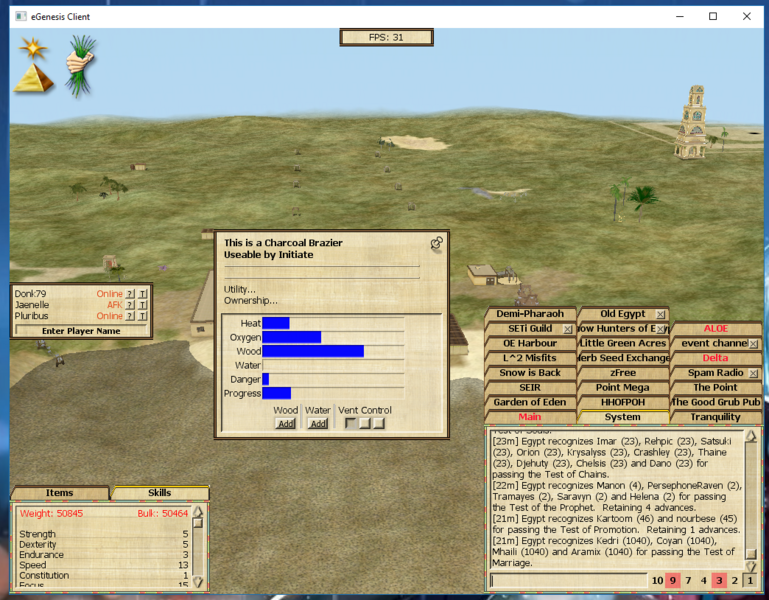The image size is (769, 600).
Task: Open the Delta chat tab
Action: pos(715,358)
